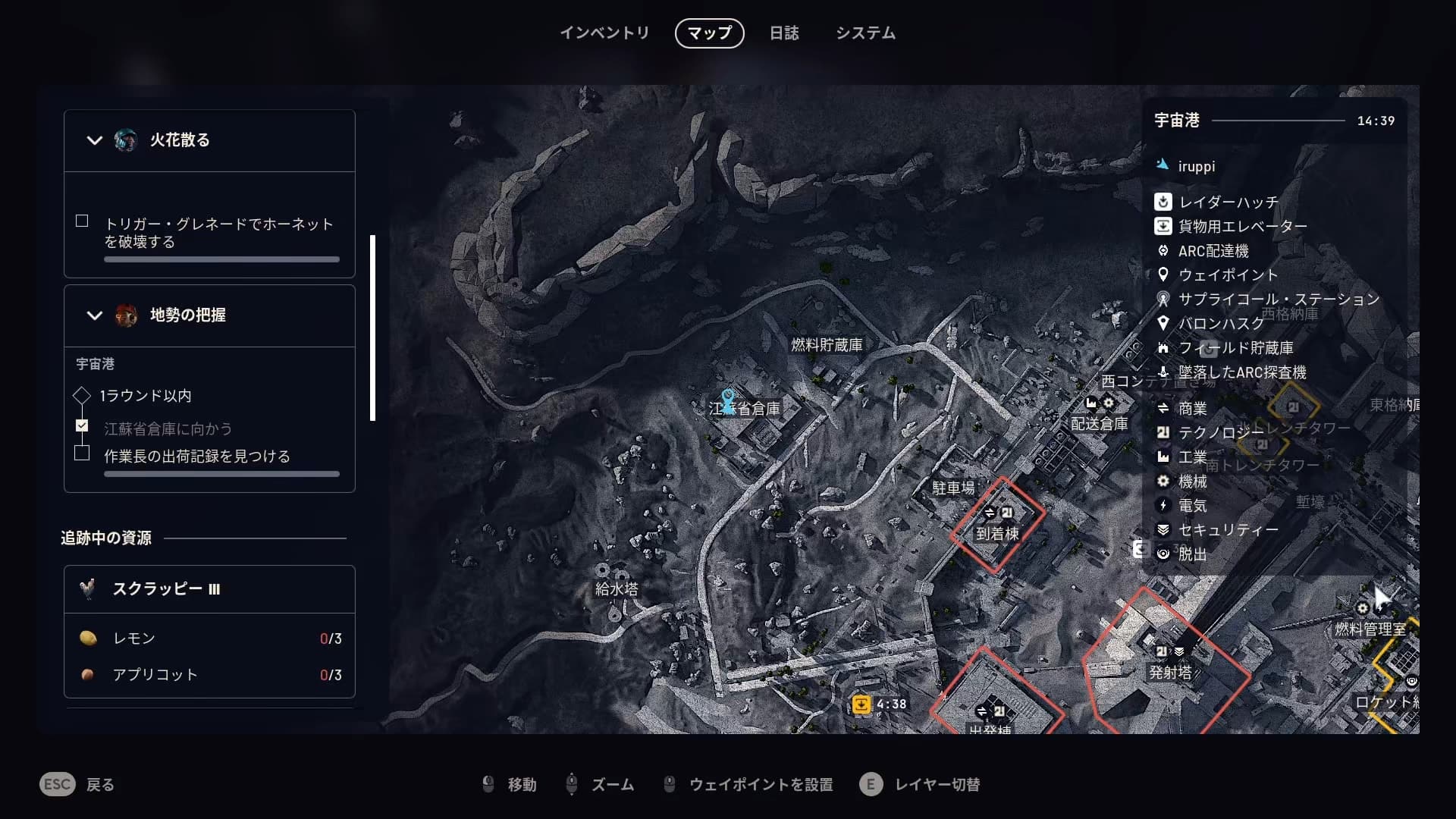Toggle 貨物用エレベーター legend filter

pos(1241,227)
